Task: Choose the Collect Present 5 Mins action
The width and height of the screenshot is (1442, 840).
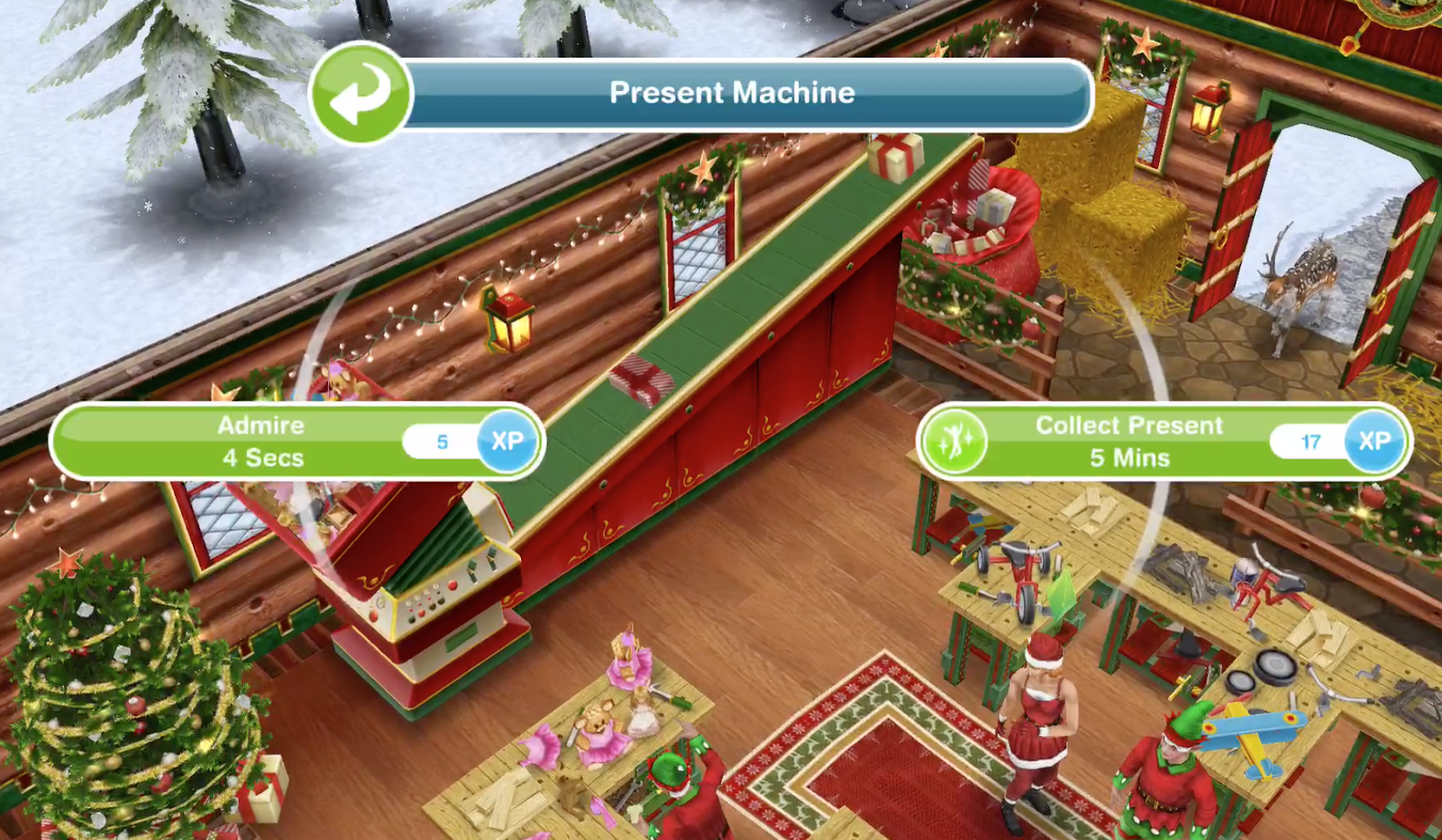Action: 1127,441
